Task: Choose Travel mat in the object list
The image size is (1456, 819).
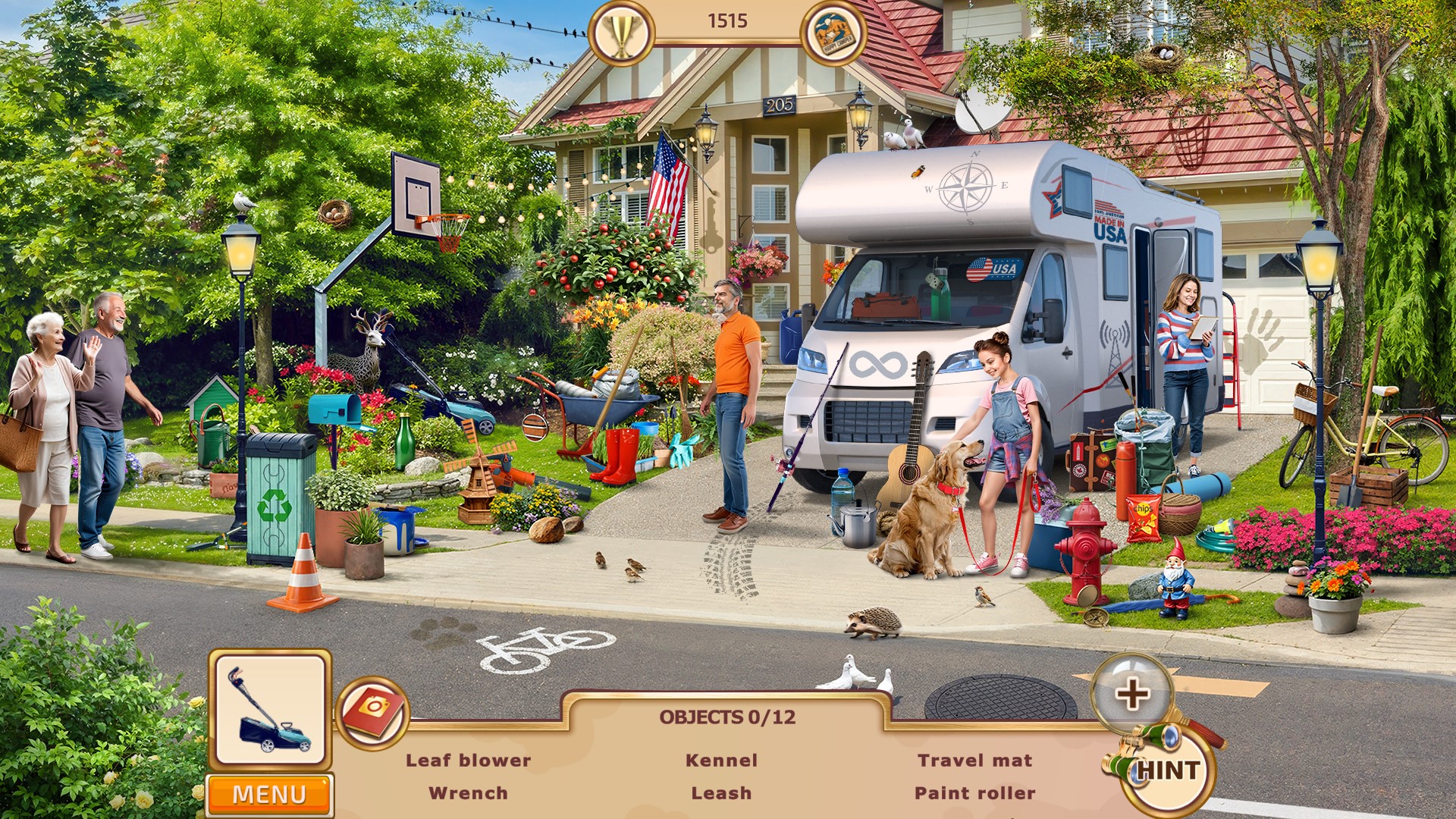Action: click(x=974, y=760)
